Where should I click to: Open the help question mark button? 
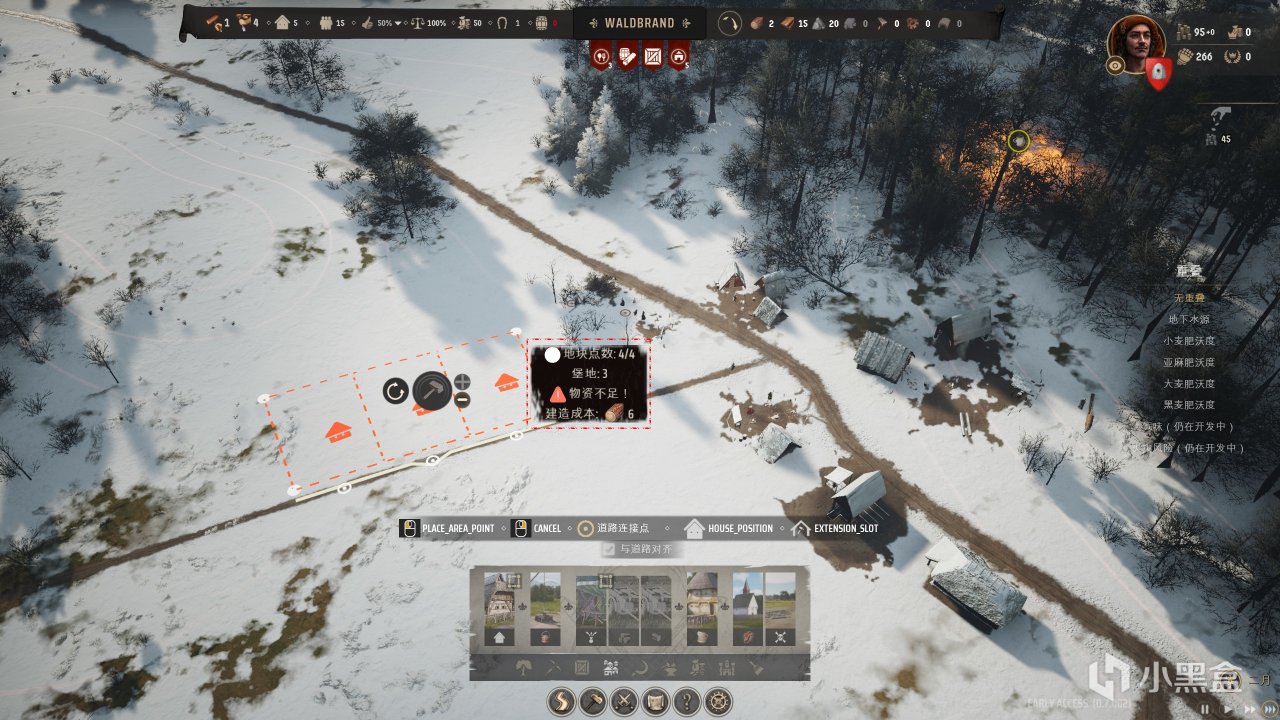point(686,701)
